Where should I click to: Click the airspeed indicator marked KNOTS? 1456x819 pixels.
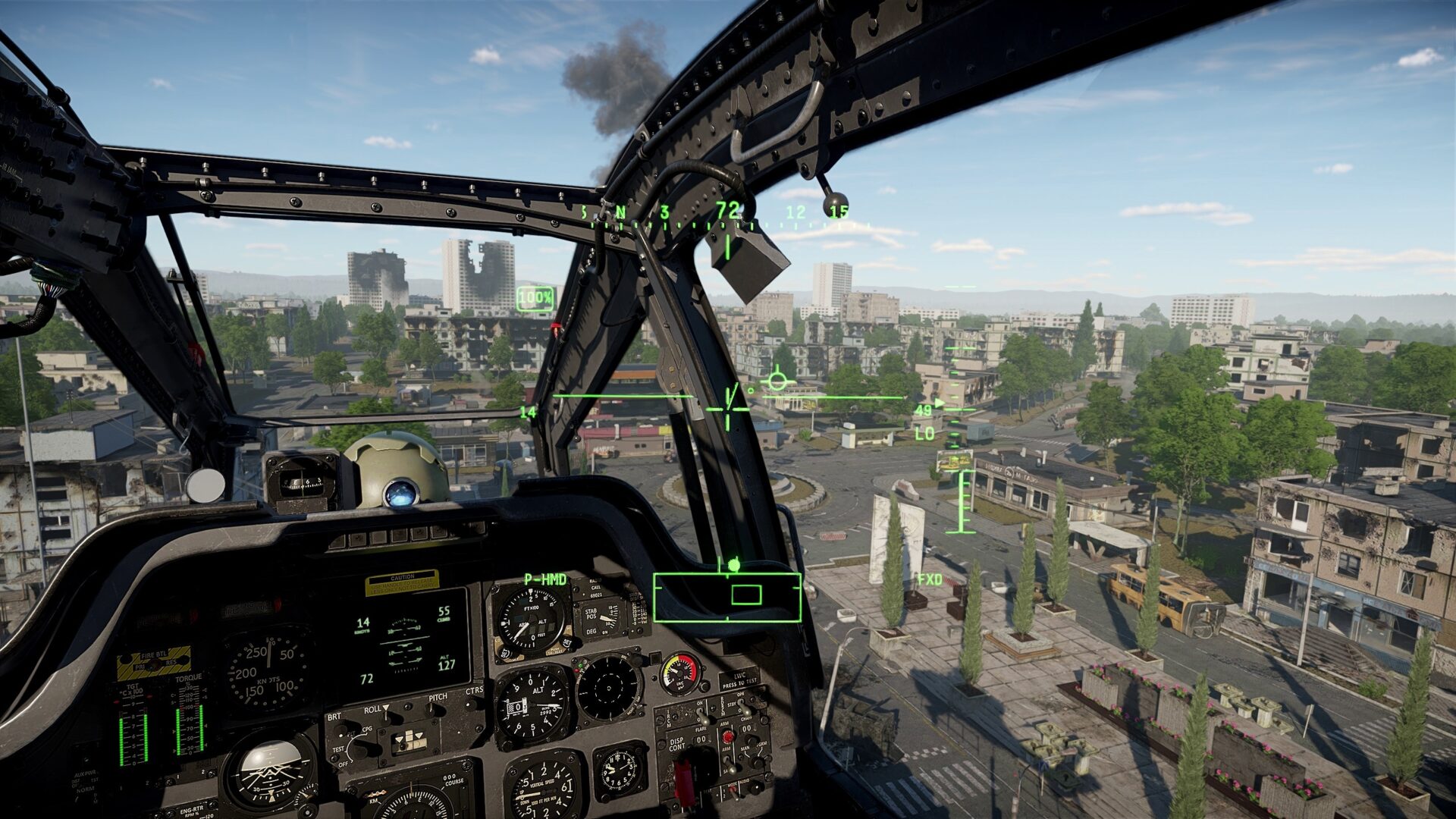[x=270, y=669]
